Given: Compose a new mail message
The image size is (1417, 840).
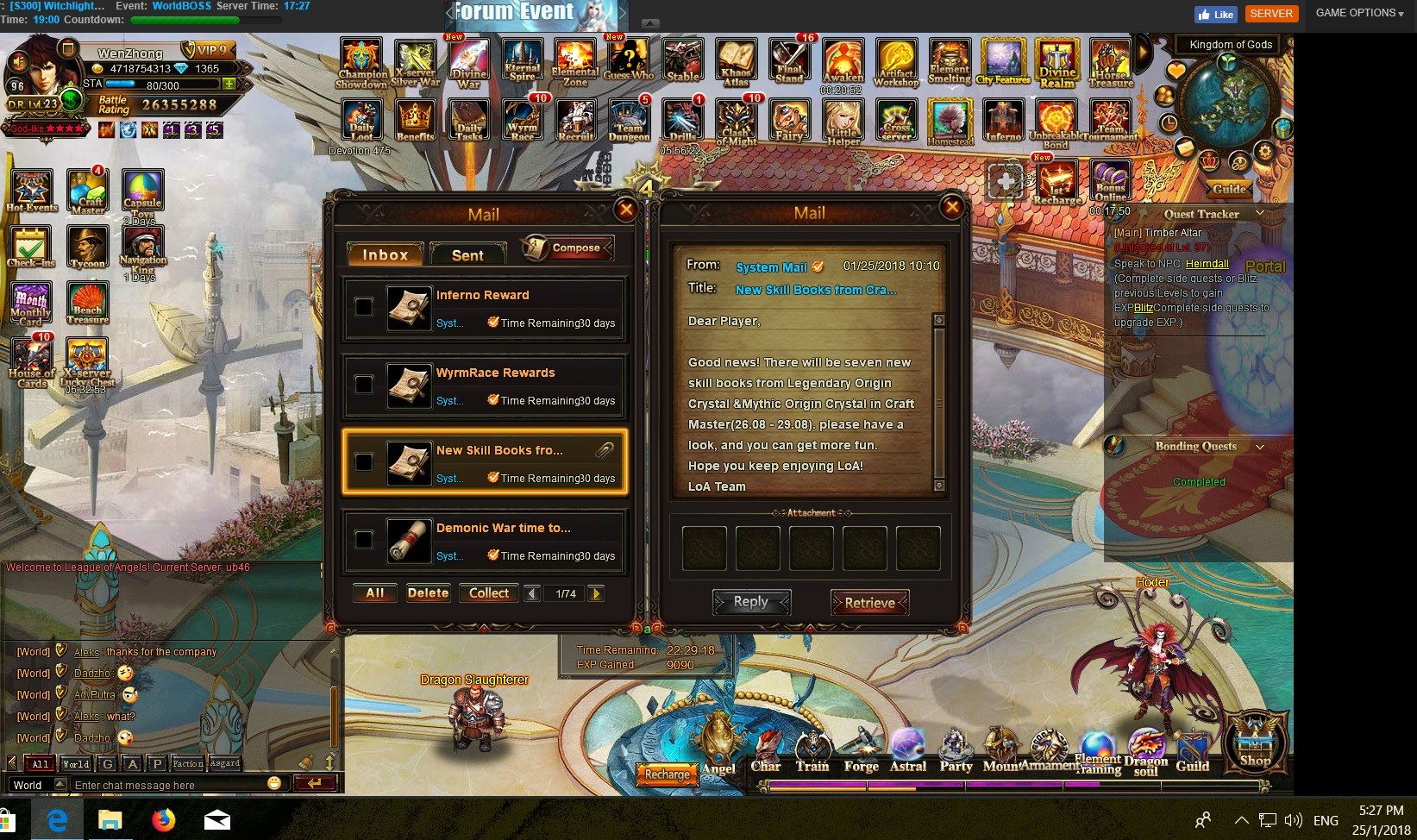Looking at the screenshot, I should pos(567,248).
